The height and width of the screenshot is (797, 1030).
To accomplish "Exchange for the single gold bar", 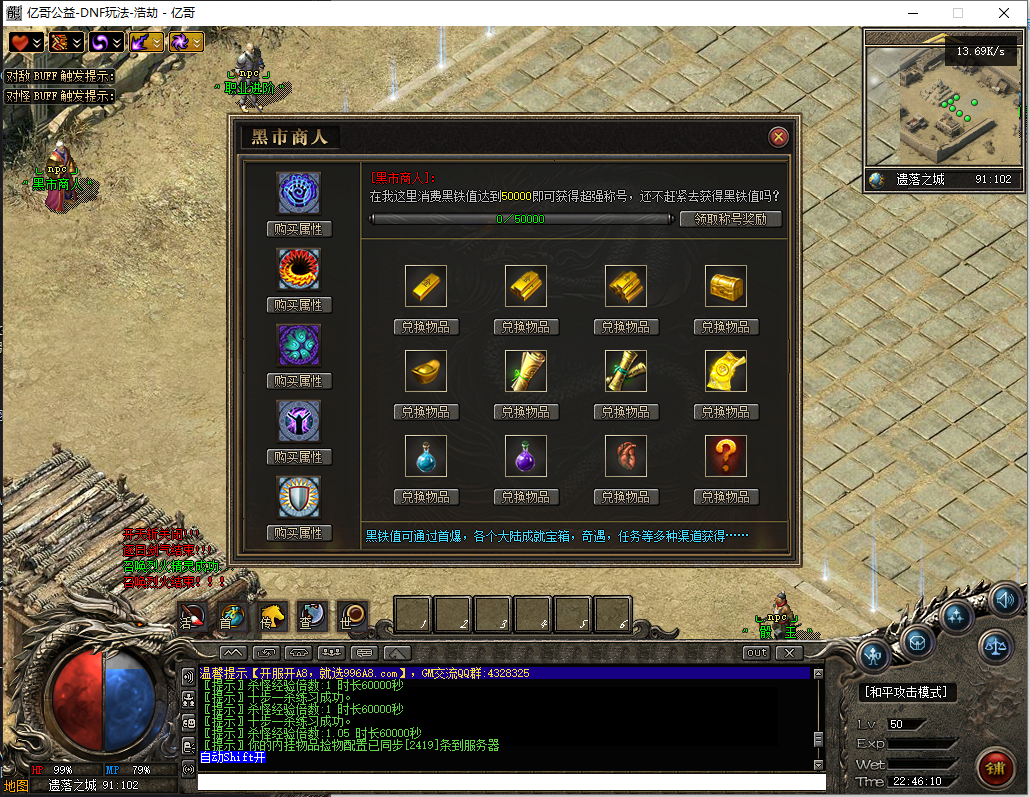I will tap(426, 327).
